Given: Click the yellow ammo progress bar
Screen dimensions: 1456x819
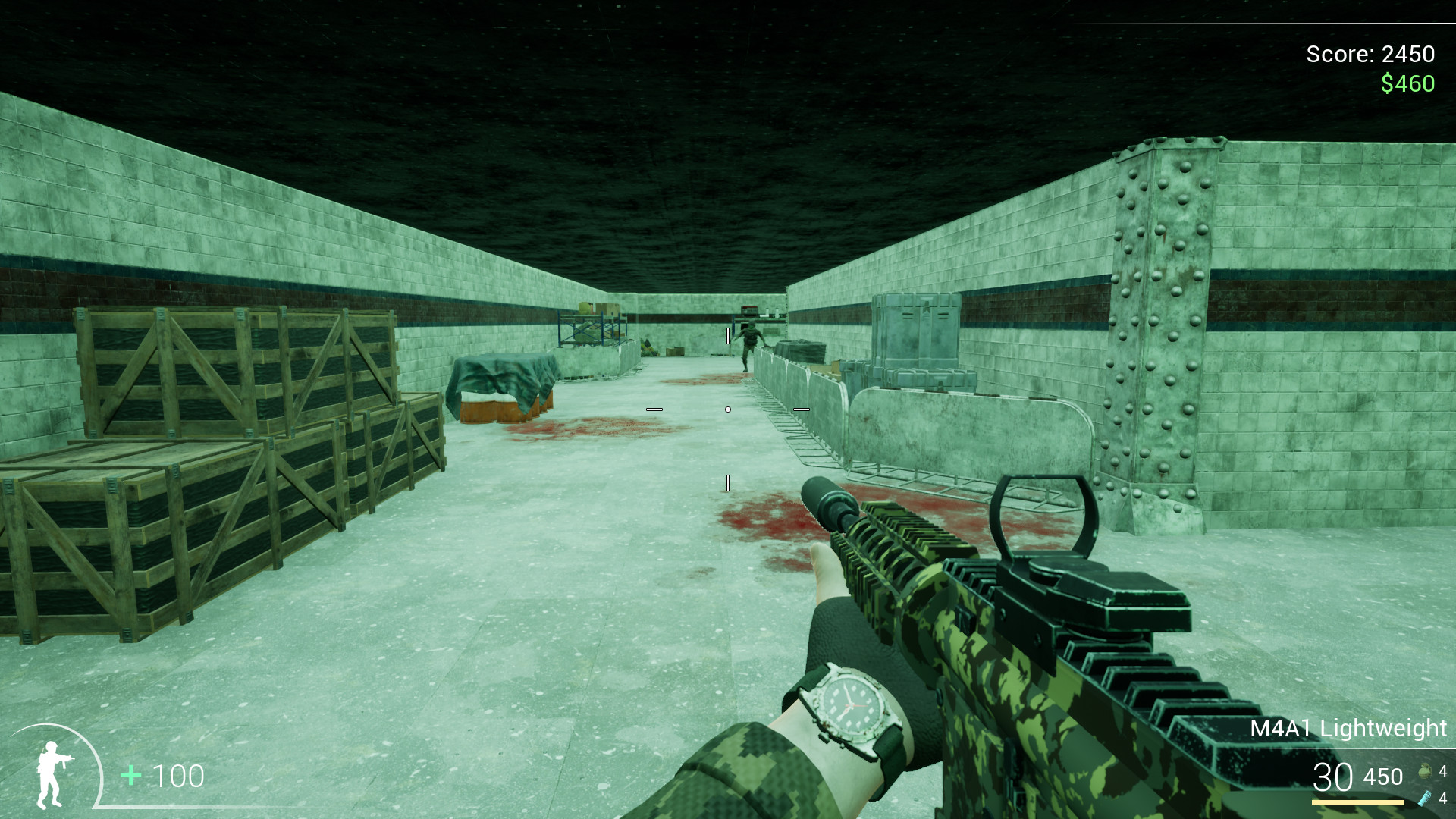Looking at the screenshot, I should tap(1357, 802).
